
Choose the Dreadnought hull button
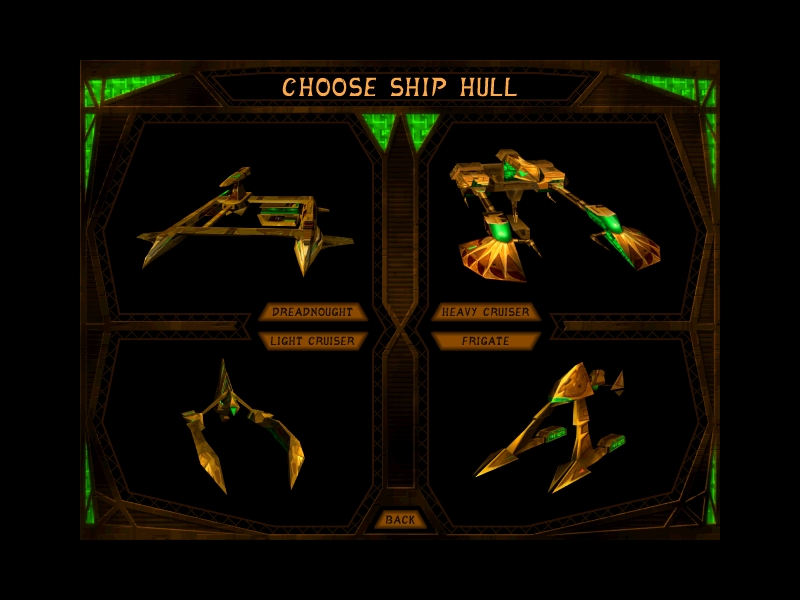tap(313, 312)
